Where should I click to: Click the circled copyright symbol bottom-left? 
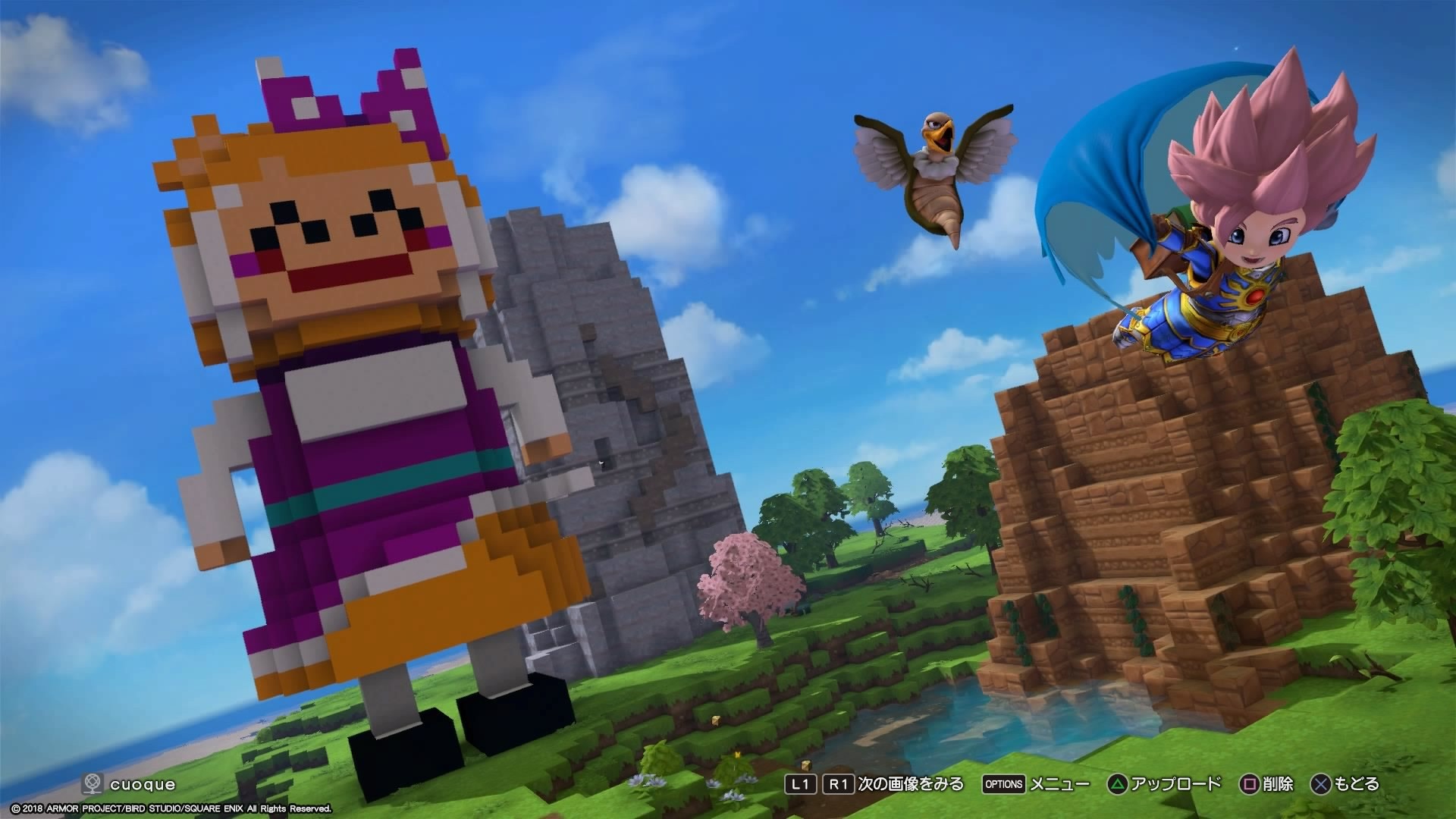[x=17, y=808]
